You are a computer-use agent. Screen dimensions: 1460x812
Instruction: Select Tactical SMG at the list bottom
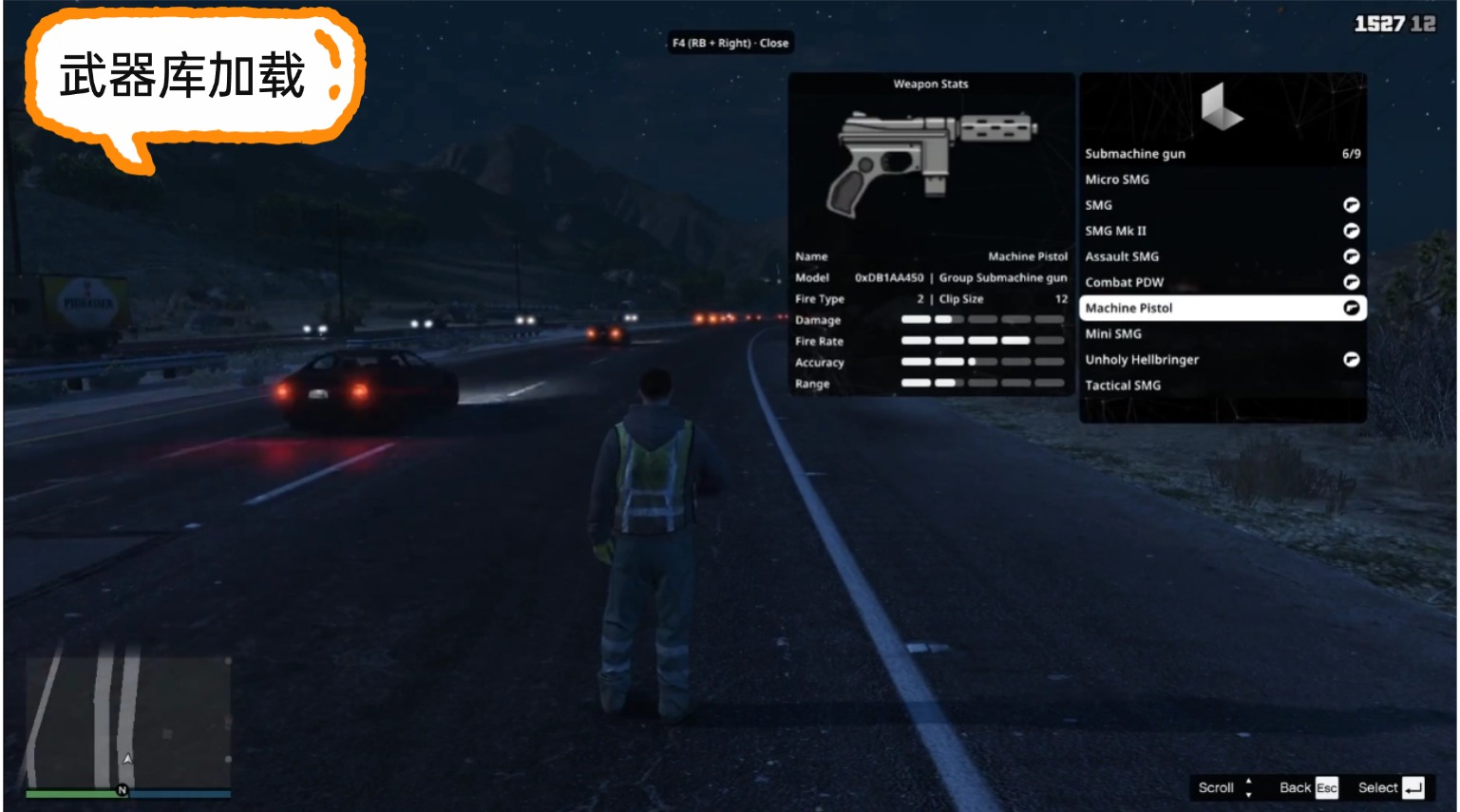pyautogui.click(x=1222, y=385)
